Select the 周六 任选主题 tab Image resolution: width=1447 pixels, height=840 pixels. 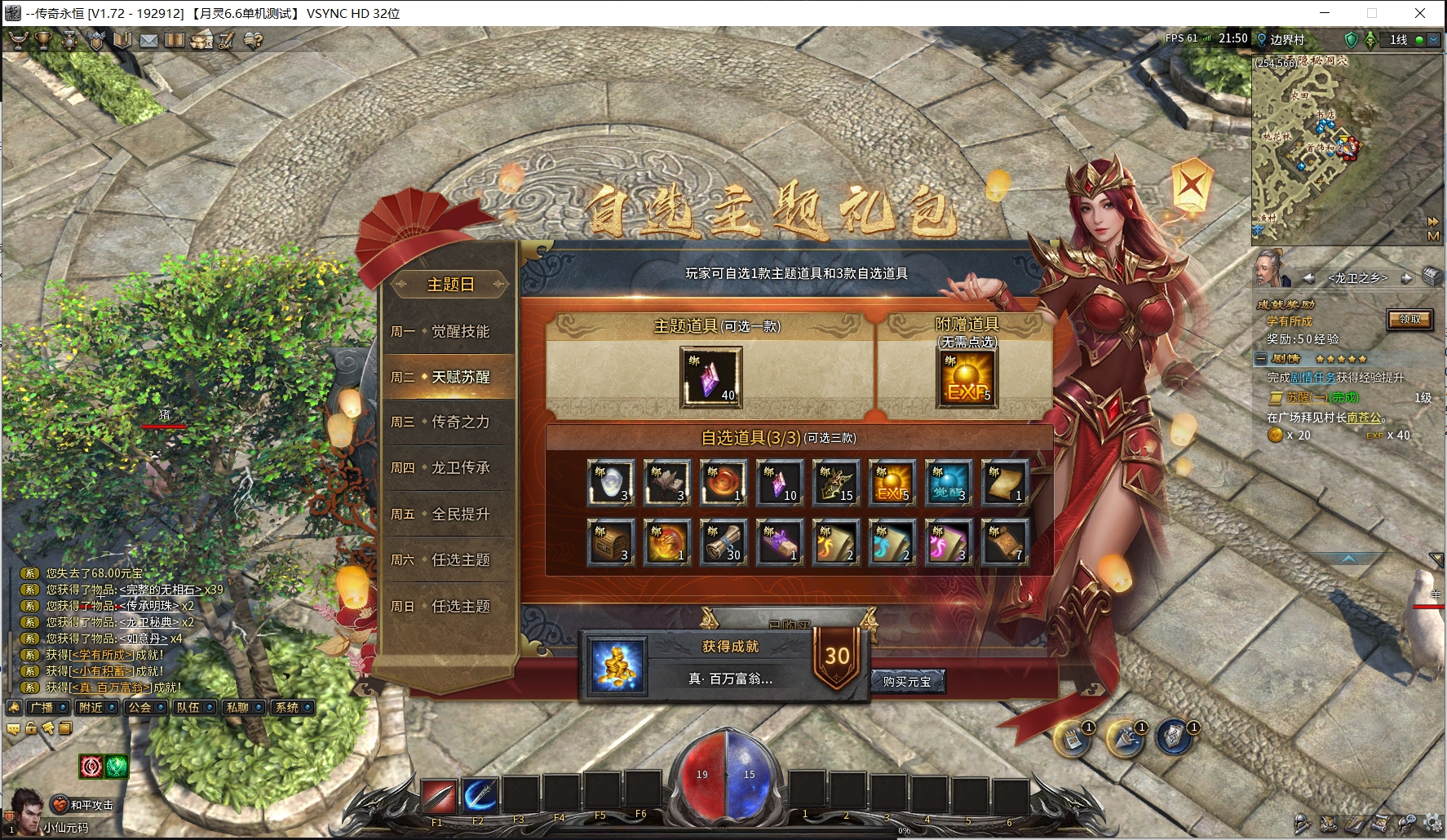click(x=449, y=560)
